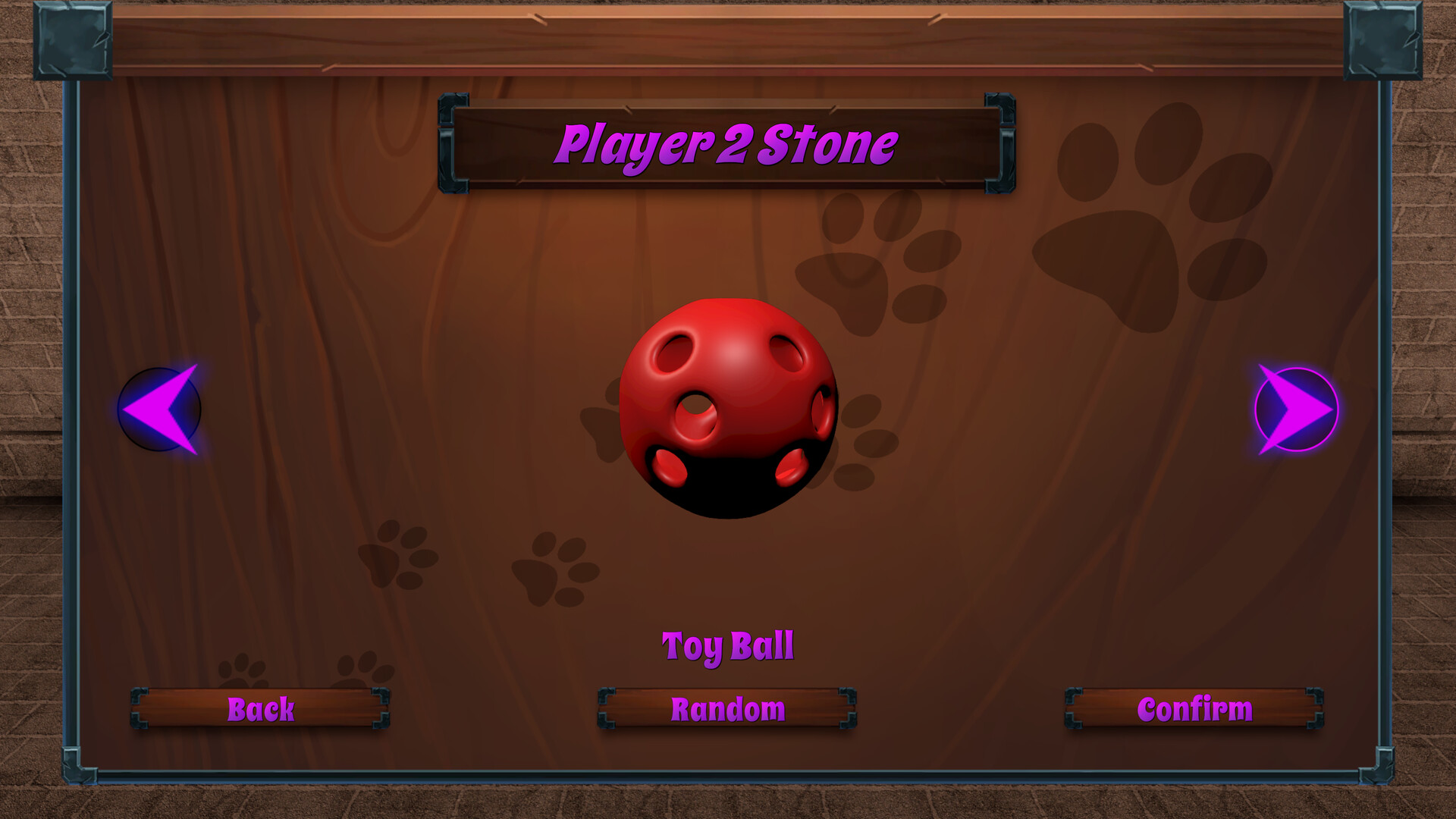
Task: Click the Player 2 Stone title banner
Action: (x=728, y=146)
